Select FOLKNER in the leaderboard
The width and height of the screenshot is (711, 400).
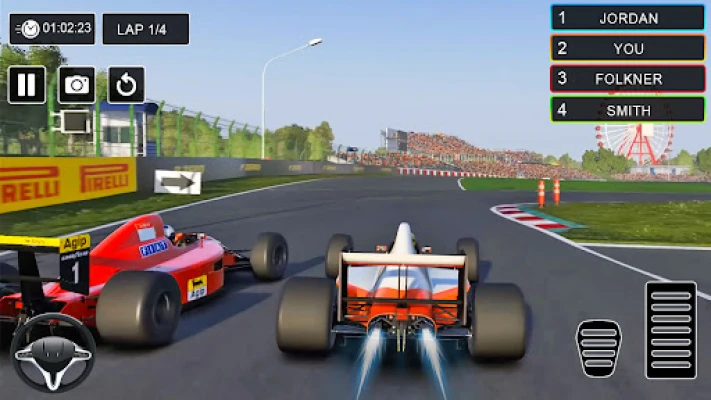coord(628,79)
